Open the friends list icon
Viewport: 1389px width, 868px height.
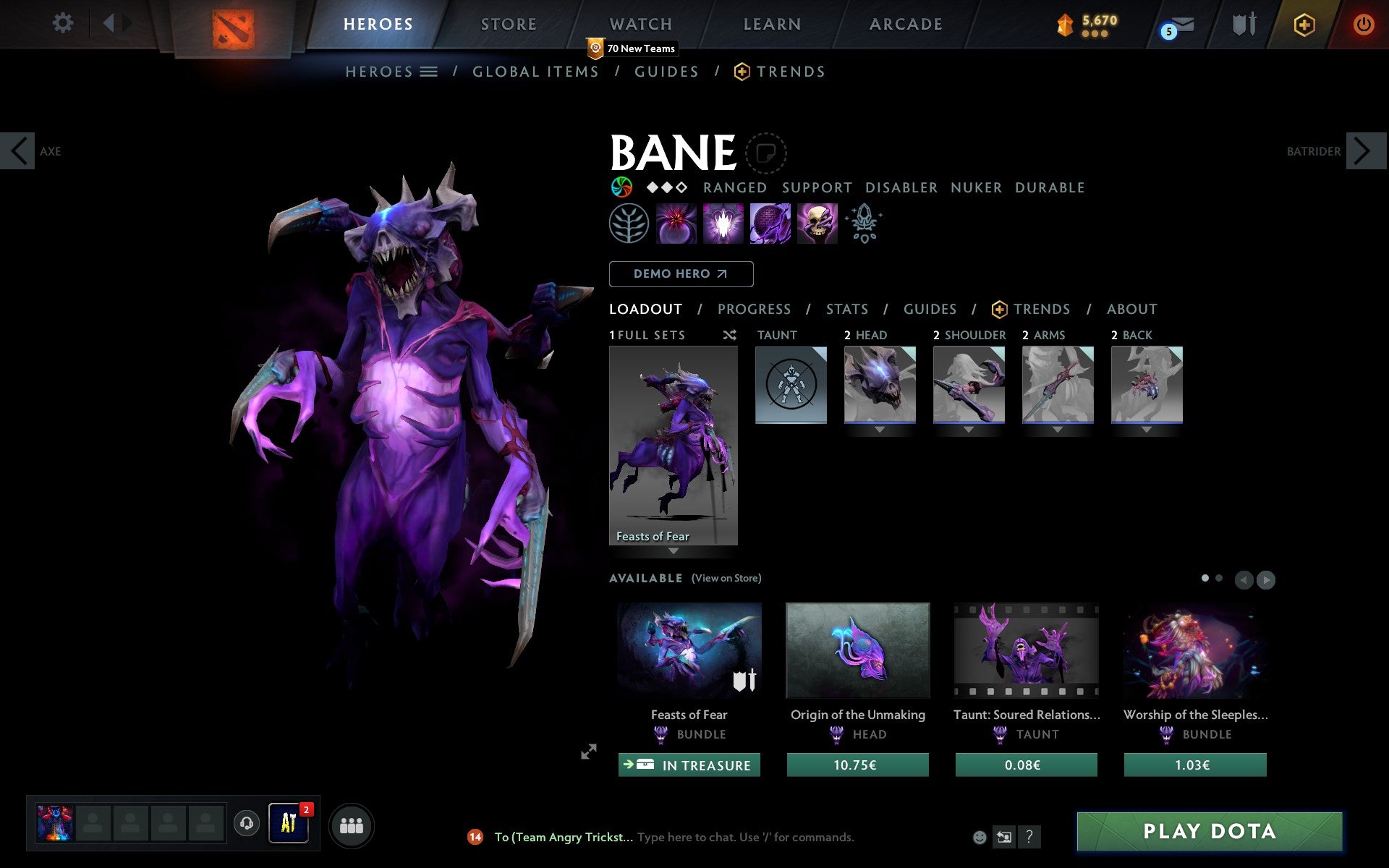[x=352, y=825]
